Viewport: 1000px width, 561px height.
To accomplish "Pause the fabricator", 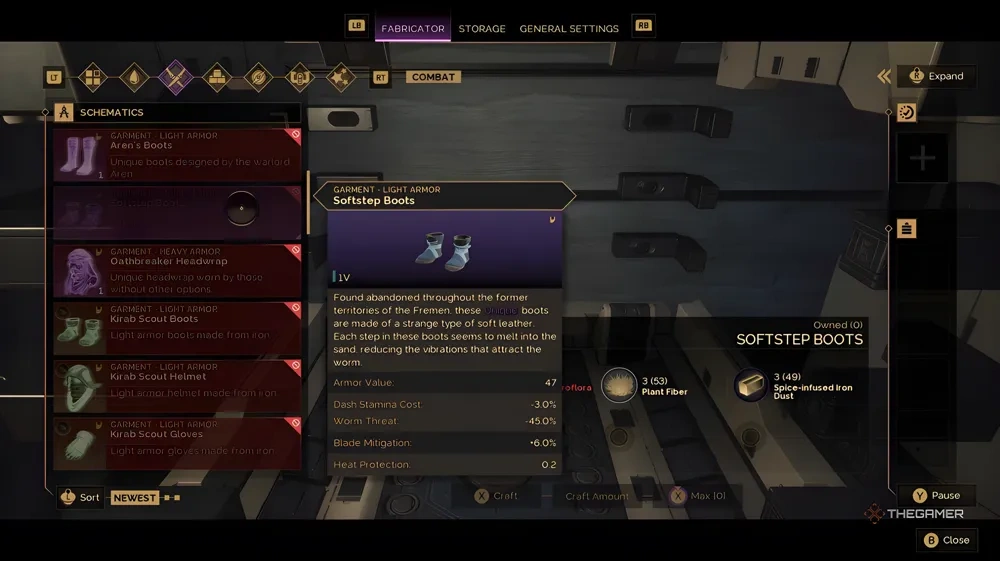I will click(x=935, y=495).
